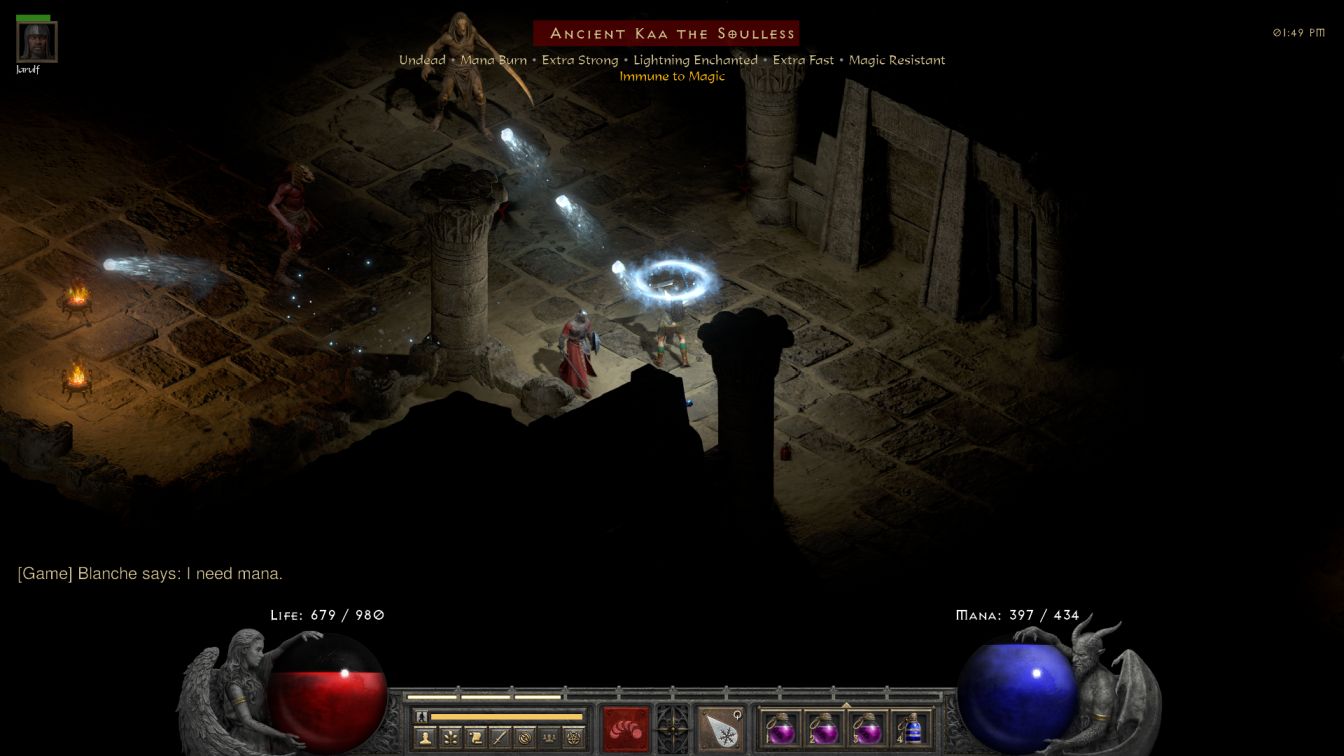Click the sword icon in the mini panel
This screenshot has width=1344, height=756.
(x=500, y=738)
